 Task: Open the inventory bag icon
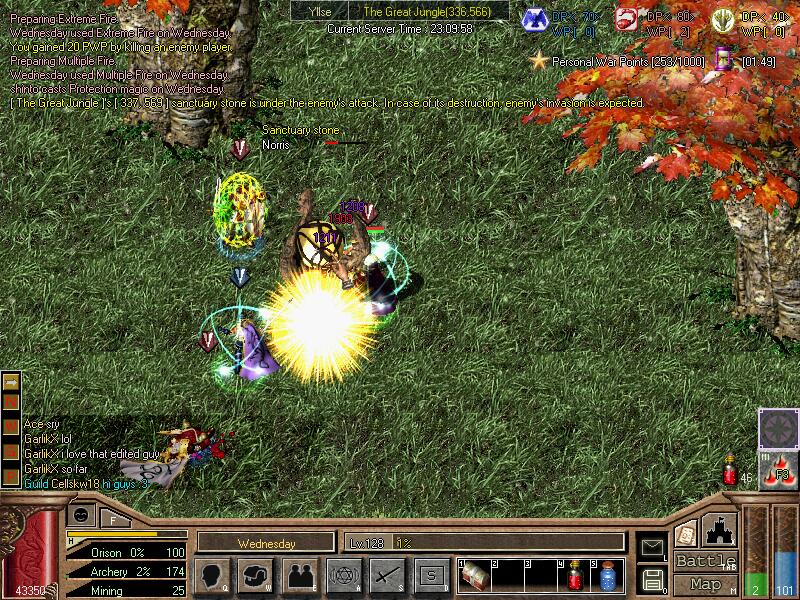point(256,575)
